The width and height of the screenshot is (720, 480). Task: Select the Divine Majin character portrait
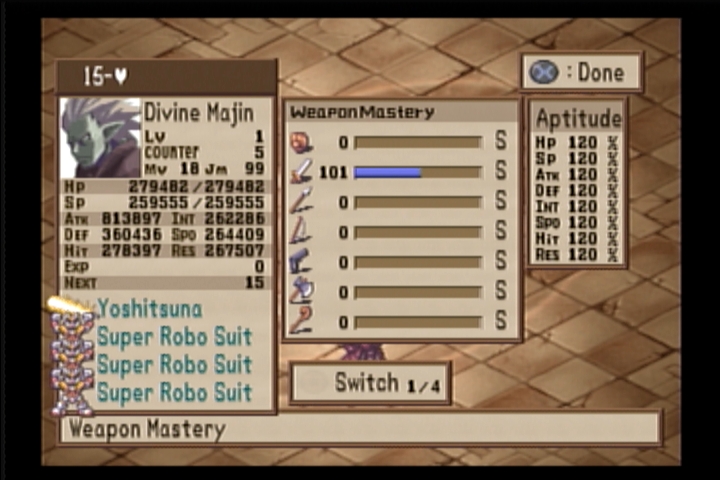100,137
